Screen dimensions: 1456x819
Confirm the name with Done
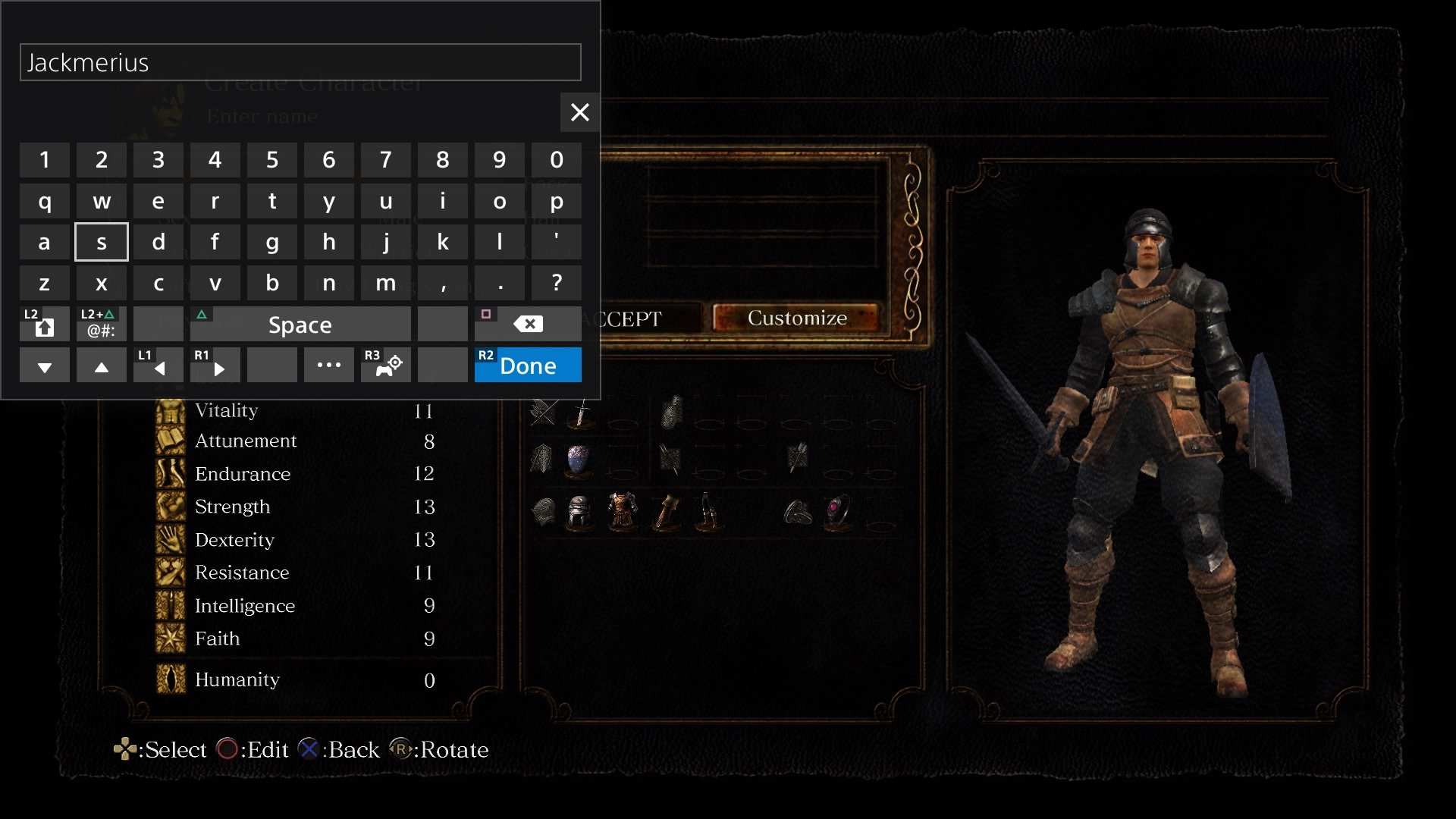click(x=528, y=366)
